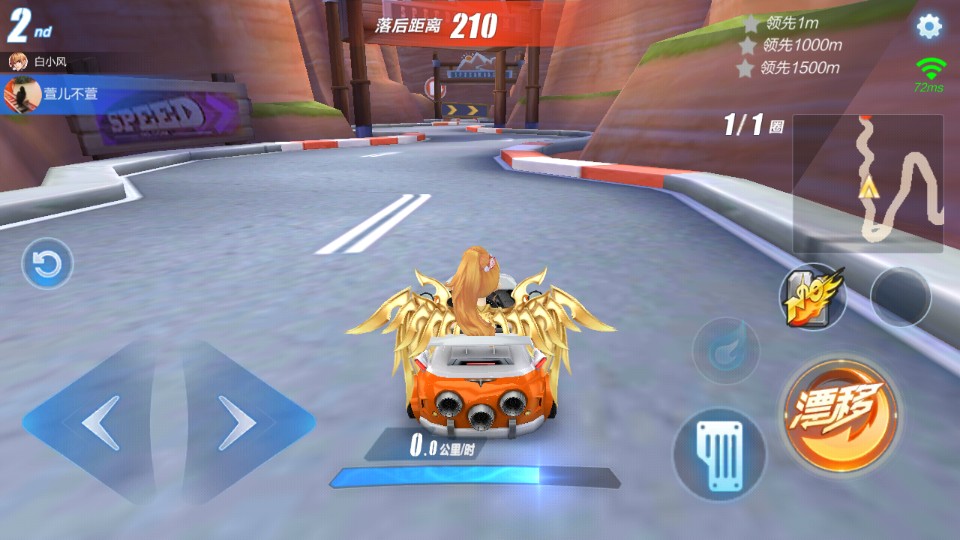960x540 pixels.
Task: Open the track minimap
Action: (867, 184)
